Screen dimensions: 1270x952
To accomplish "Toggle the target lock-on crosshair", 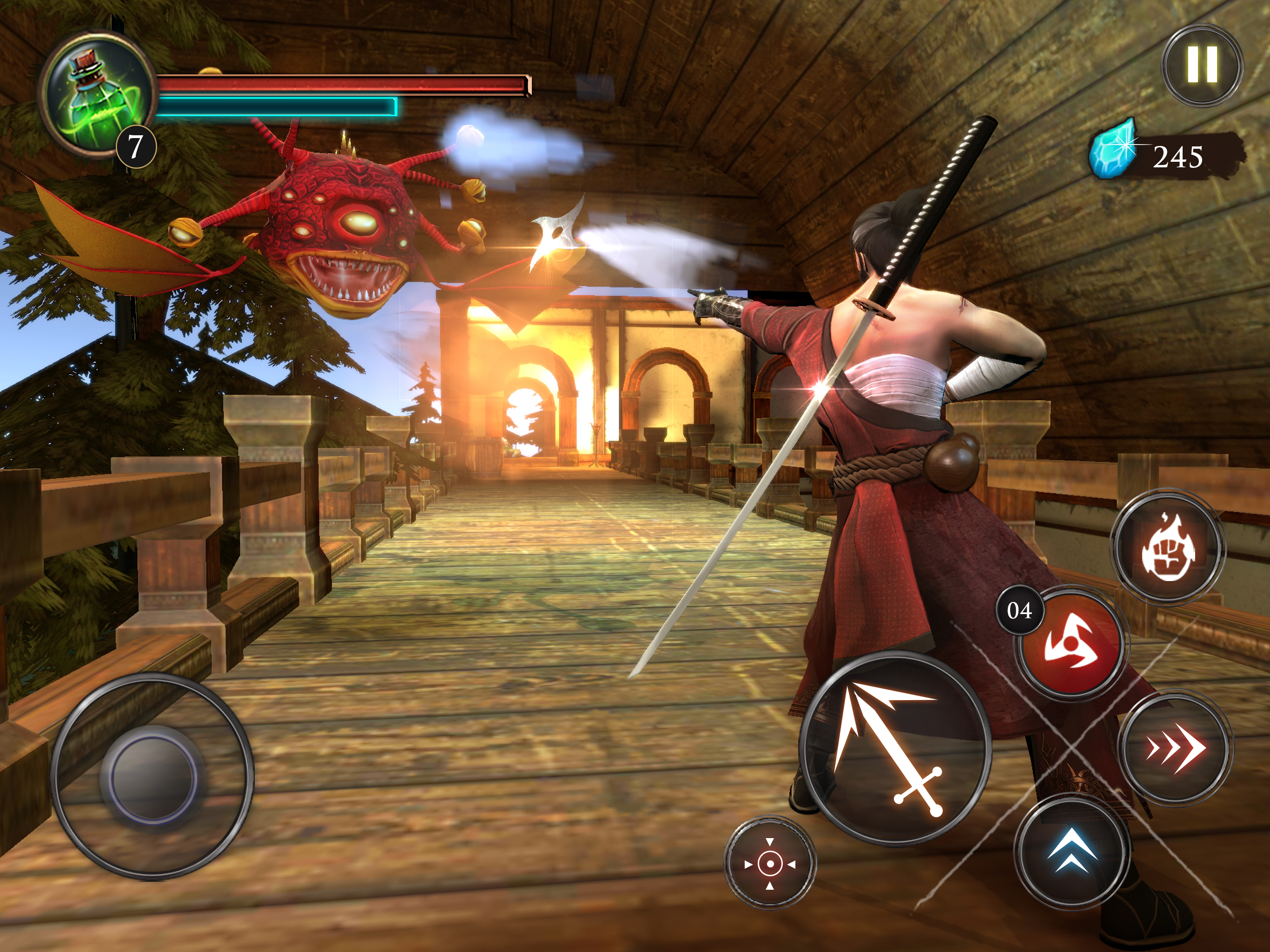I will 770,863.
